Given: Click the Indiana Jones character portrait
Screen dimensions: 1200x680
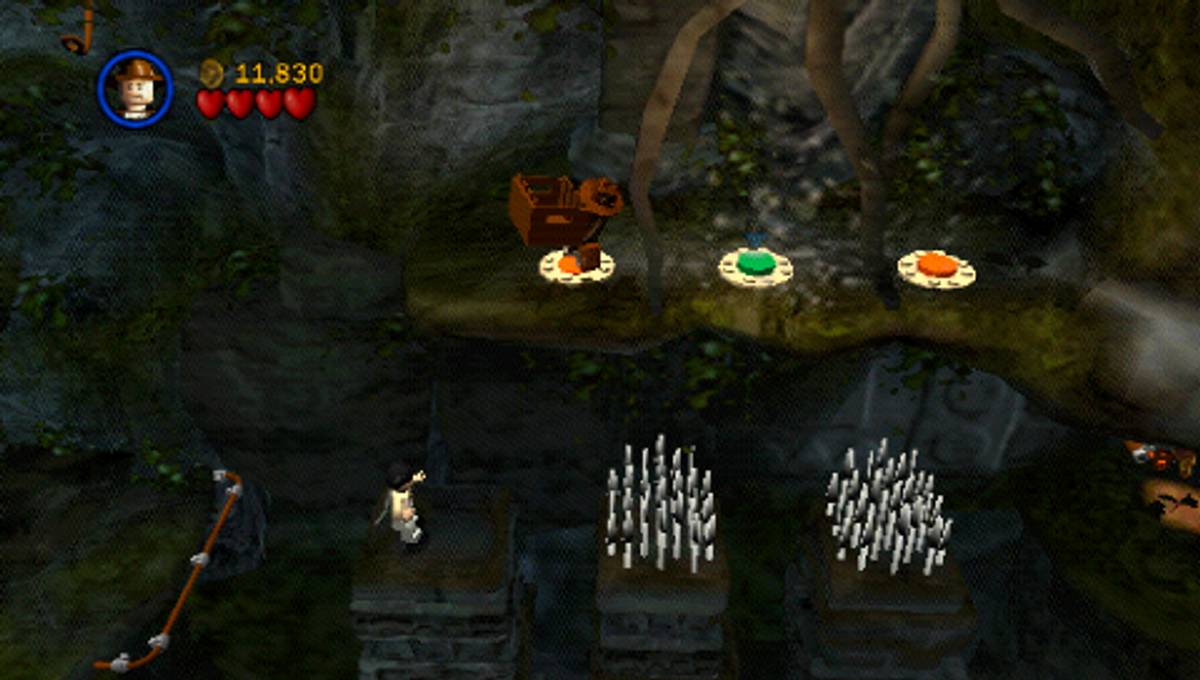Looking at the screenshot, I should [135, 89].
